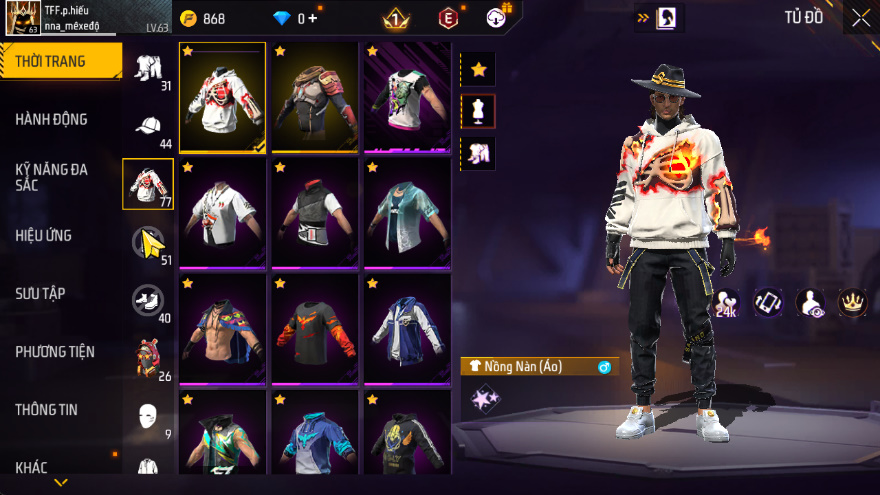
Task: Pick the face mask subcategory
Action: (148, 414)
